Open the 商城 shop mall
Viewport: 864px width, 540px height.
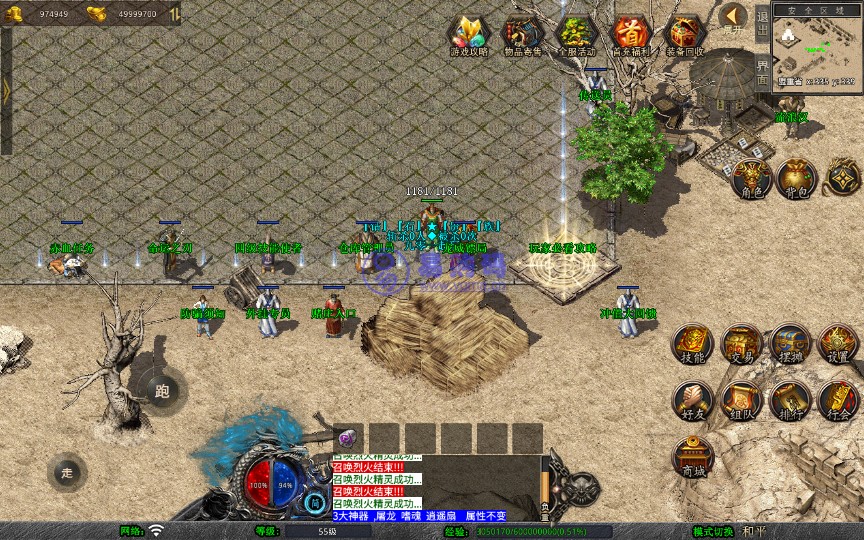(x=693, y=457)
